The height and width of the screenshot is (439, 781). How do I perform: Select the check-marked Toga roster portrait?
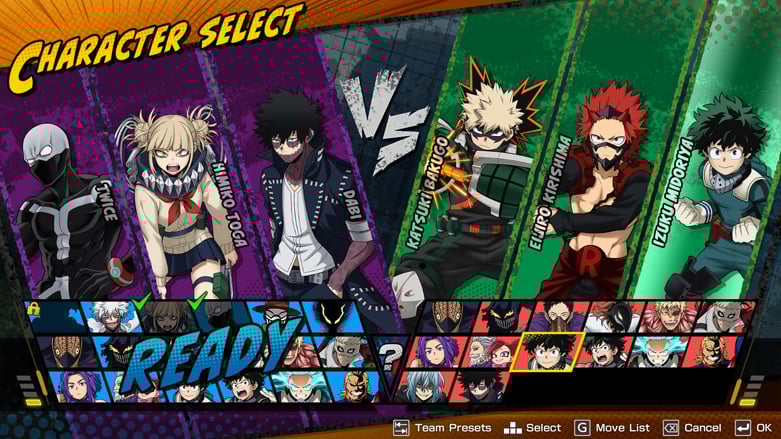click(x=168, y=316)
